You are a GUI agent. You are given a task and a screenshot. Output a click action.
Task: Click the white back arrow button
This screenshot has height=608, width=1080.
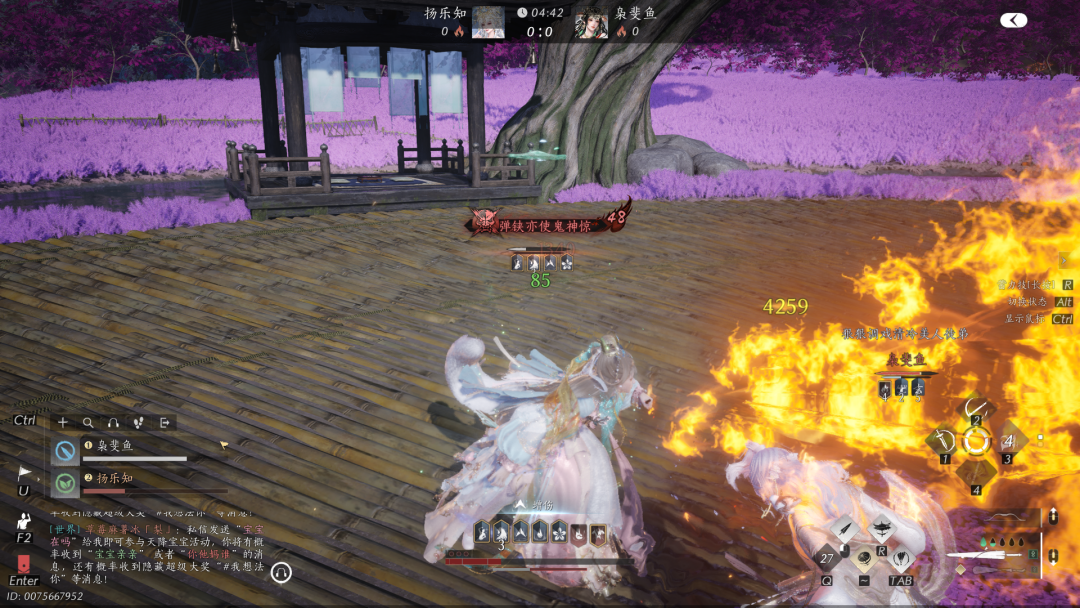point(1013,20)
